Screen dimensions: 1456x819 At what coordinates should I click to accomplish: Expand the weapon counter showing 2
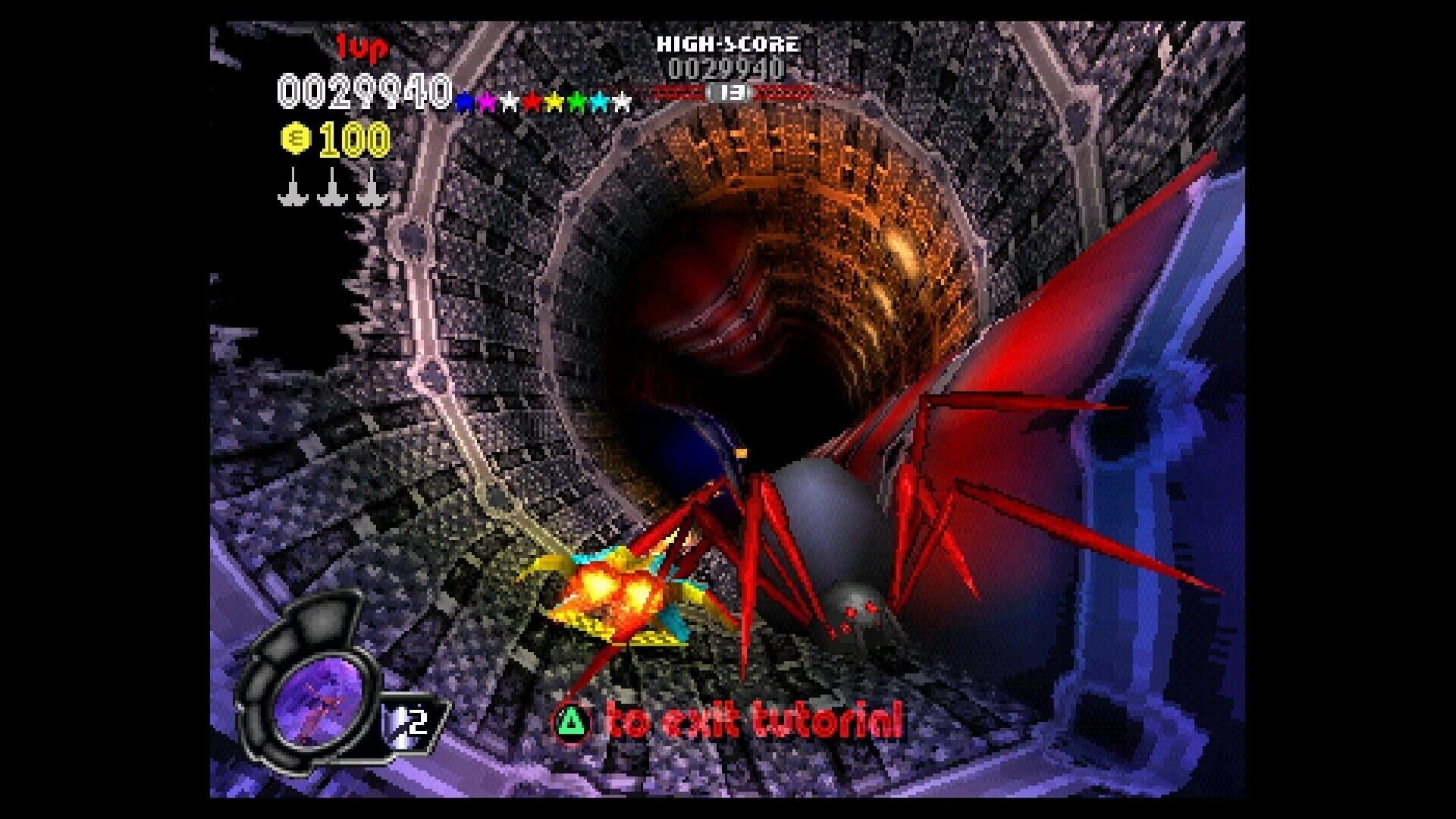(x=416, y=722)
